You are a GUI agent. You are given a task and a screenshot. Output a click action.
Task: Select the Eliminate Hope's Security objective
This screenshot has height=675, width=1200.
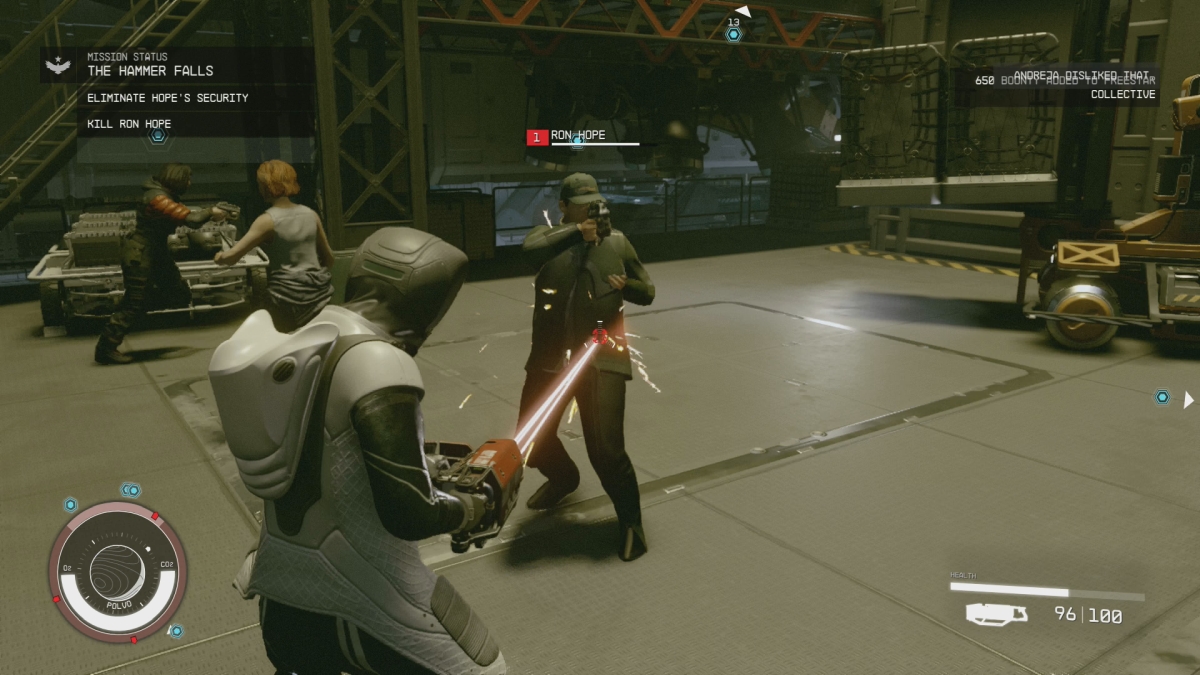click(x=167, y=98)
